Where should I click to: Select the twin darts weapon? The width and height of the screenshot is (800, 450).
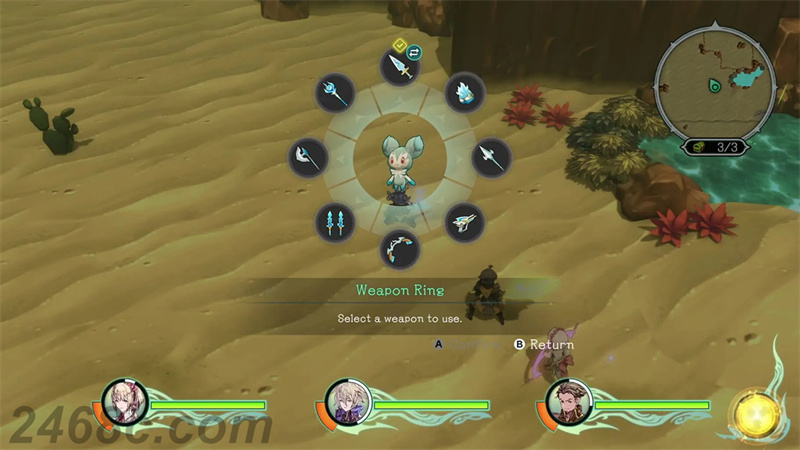pos(335,221)
